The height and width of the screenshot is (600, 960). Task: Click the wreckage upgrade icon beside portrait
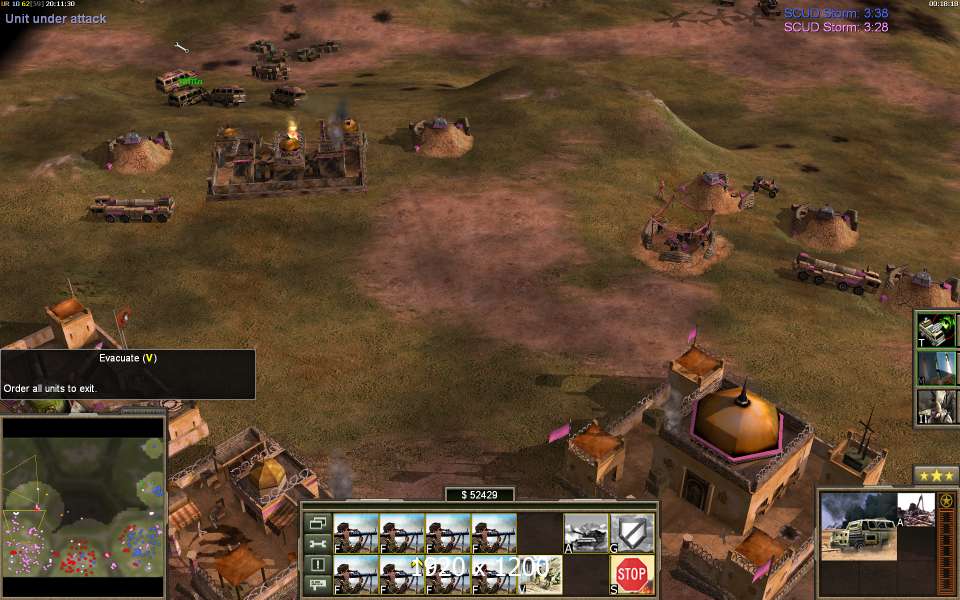point(915,509)
